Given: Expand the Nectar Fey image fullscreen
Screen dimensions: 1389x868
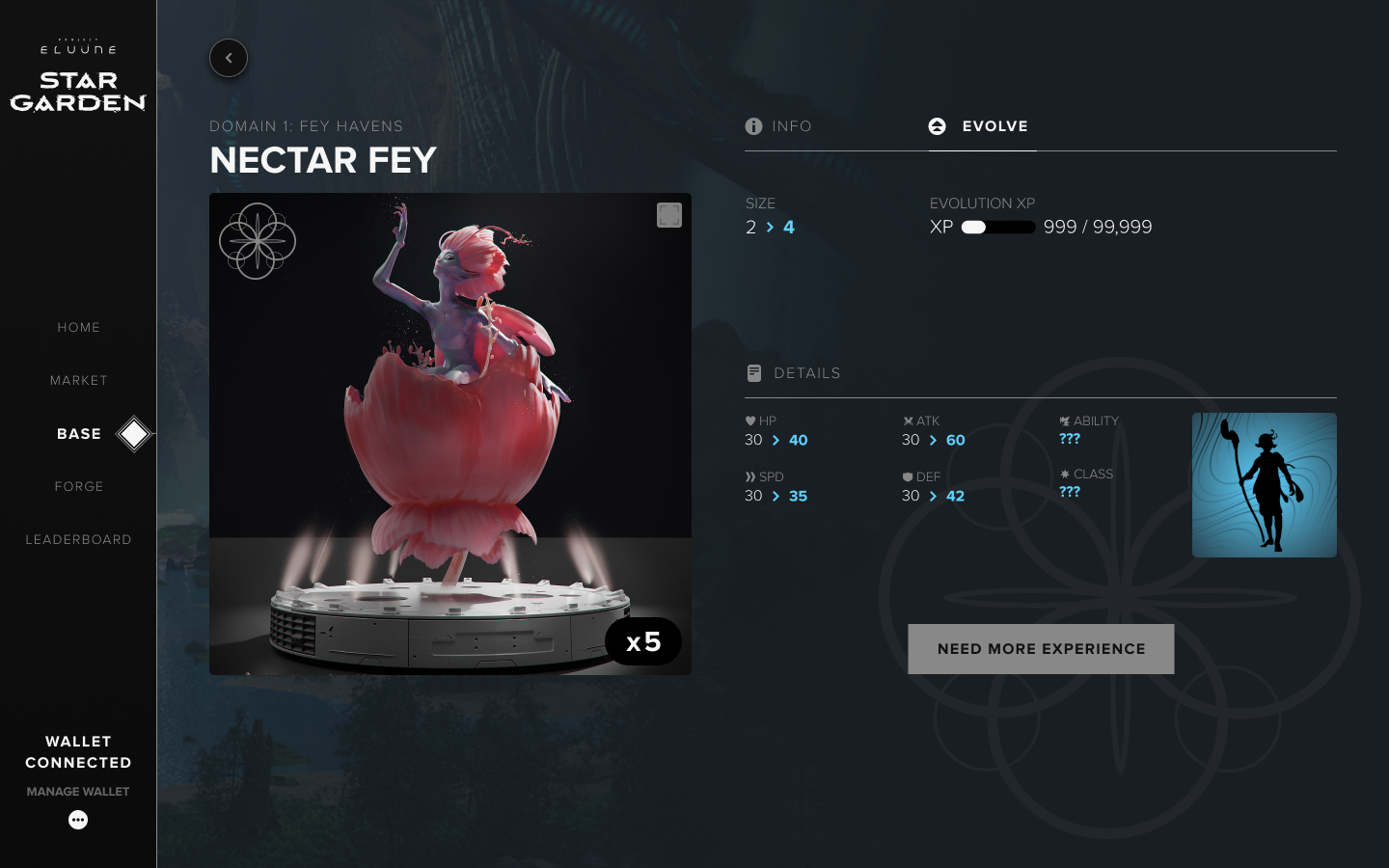Looking at the screenshot, I should click(x=669, y=215).
